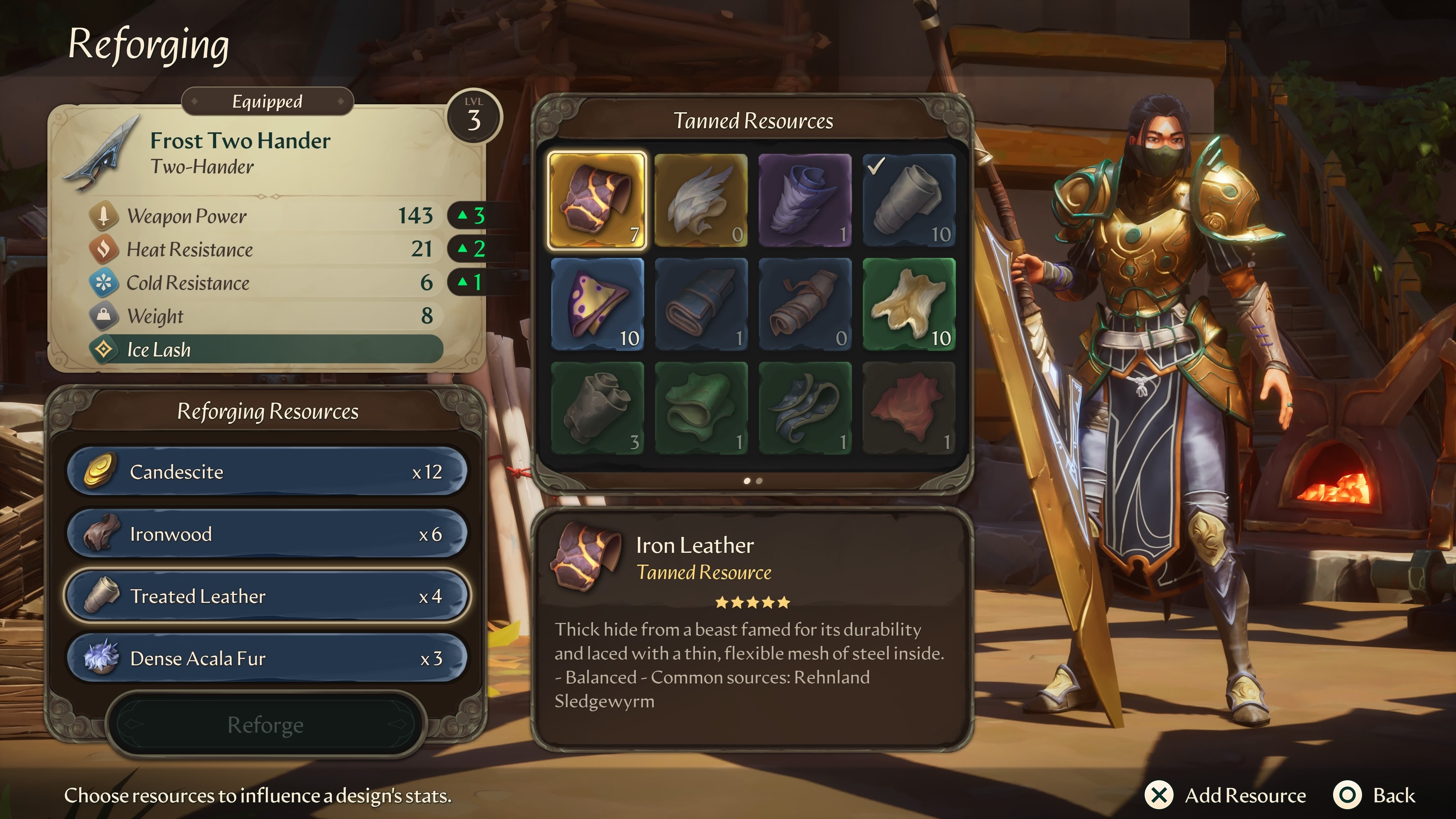Viewport: 1456px width, 819px height.
Task: Select the grey crumpled hide with 3
Action: point(597,408)
